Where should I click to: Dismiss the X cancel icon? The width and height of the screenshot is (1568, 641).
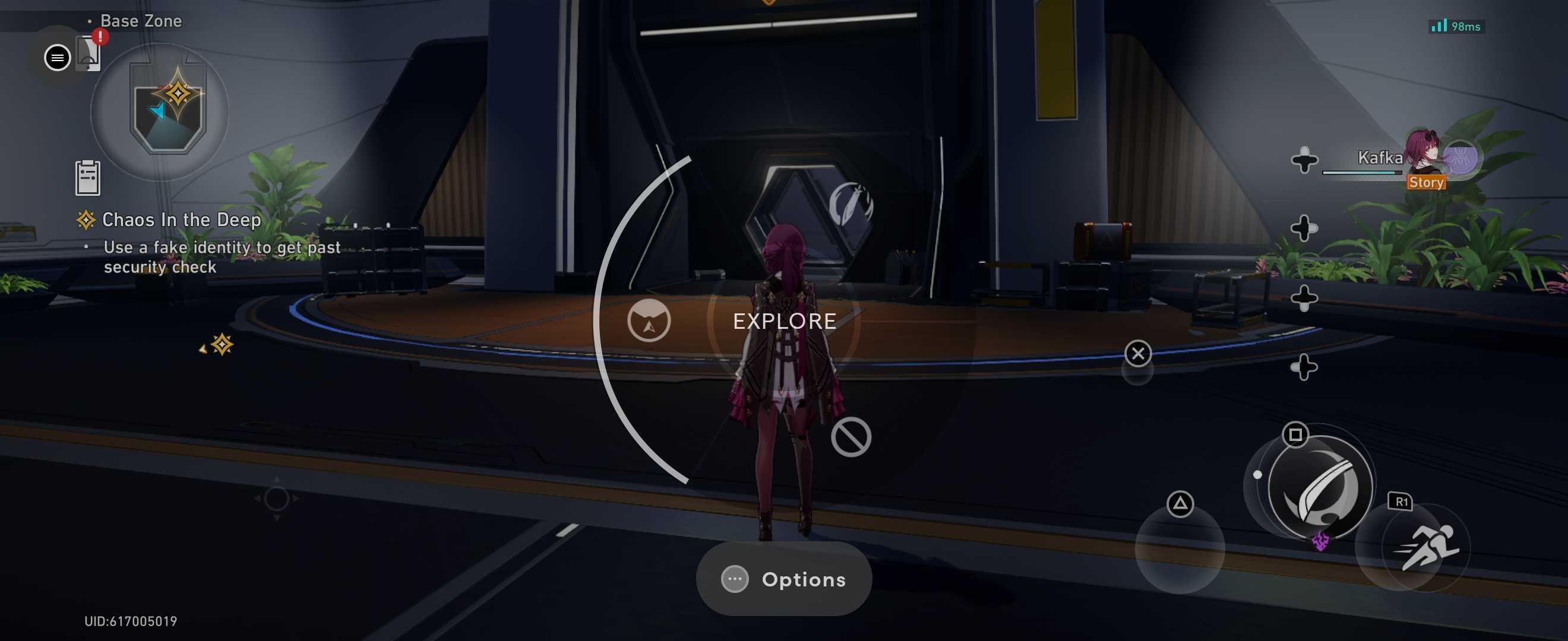(1137, 353)
